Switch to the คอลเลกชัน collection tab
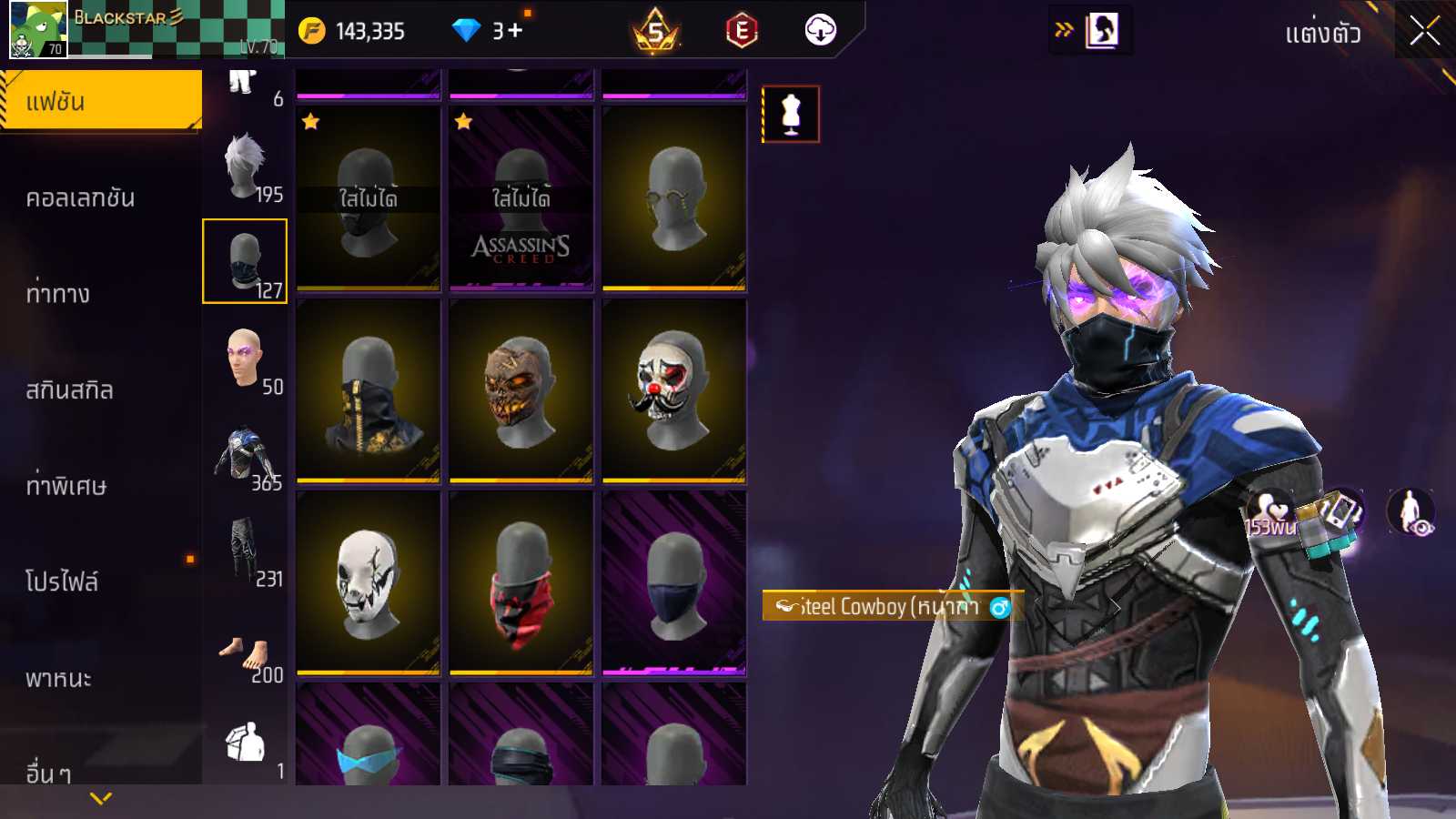Image resolution: width=1456 pixels, height=819 pixels. [x=82, y=198]
